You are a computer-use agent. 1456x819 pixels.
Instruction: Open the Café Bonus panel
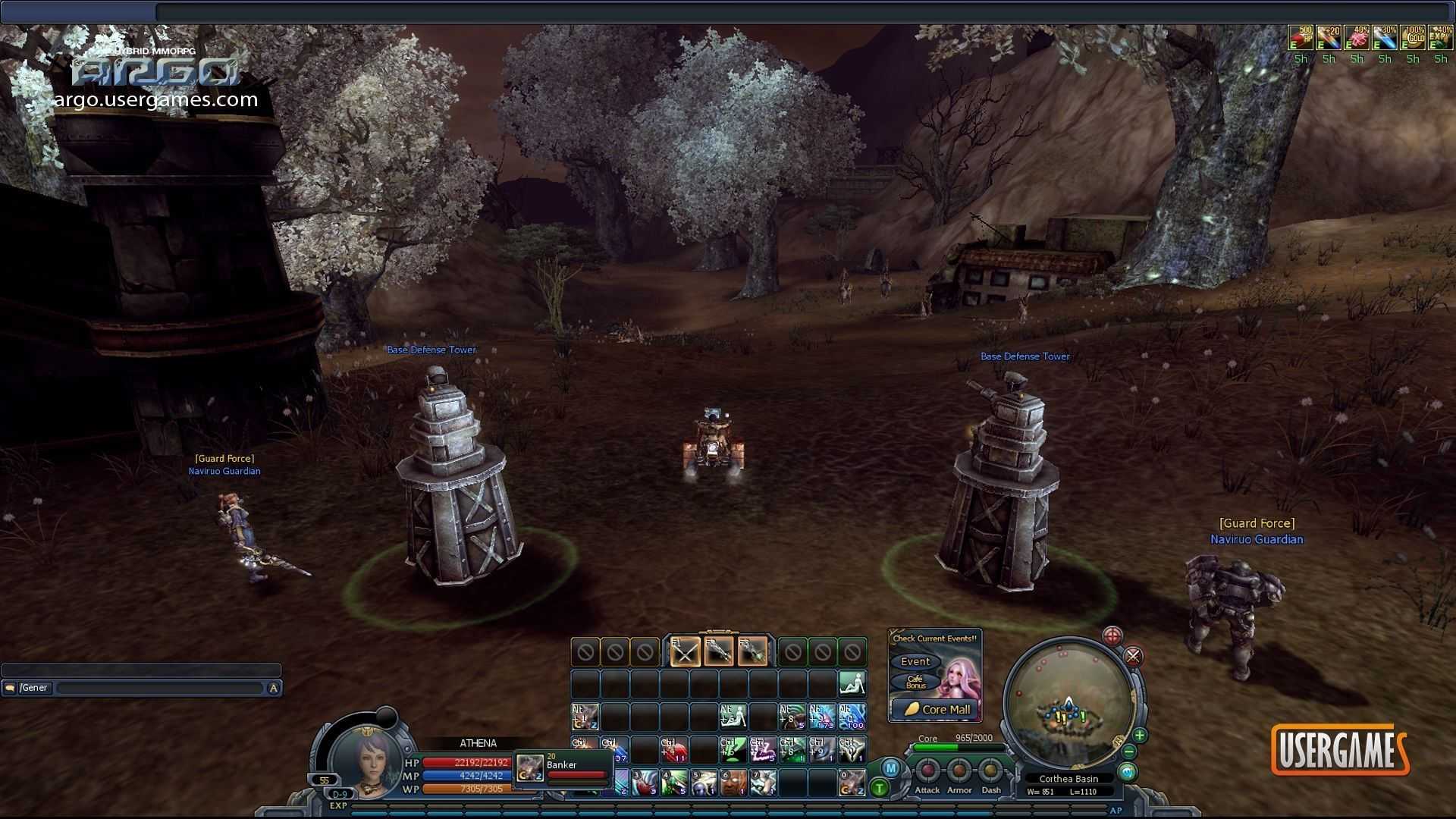pos(915,682)
